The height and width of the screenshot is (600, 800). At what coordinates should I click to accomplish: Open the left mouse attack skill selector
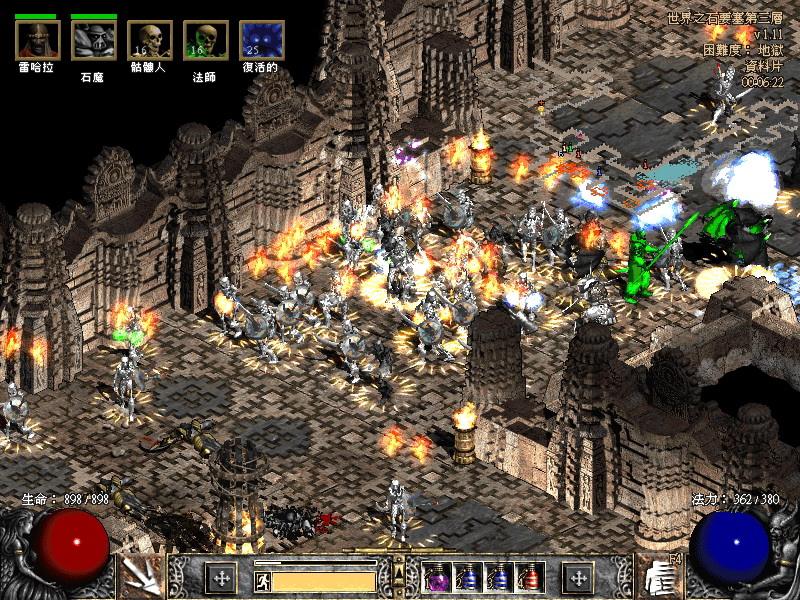pyautogui.click(x=139, y=576)
